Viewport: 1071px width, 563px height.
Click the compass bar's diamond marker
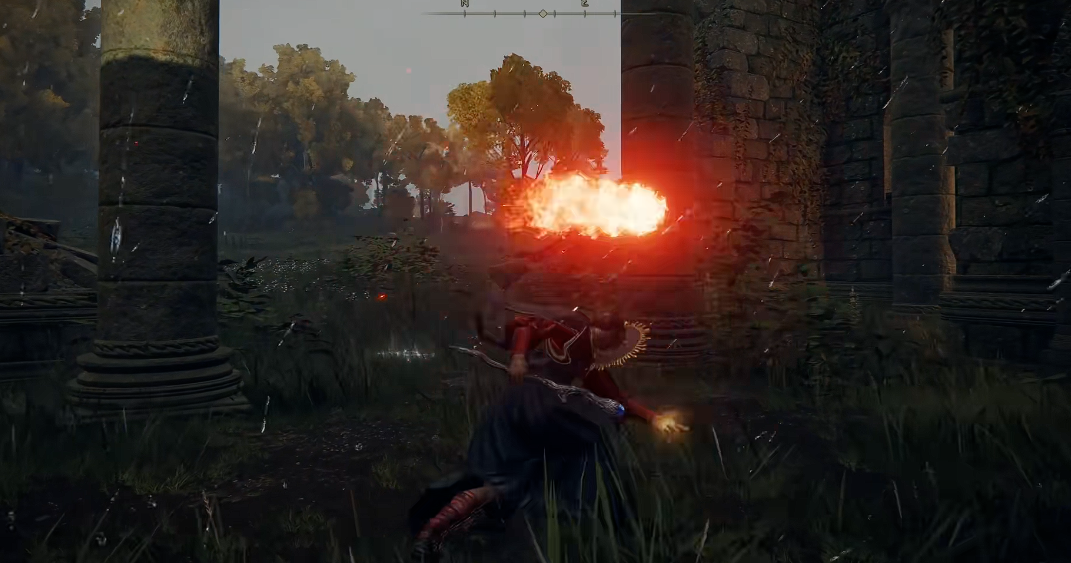point(542,13)
